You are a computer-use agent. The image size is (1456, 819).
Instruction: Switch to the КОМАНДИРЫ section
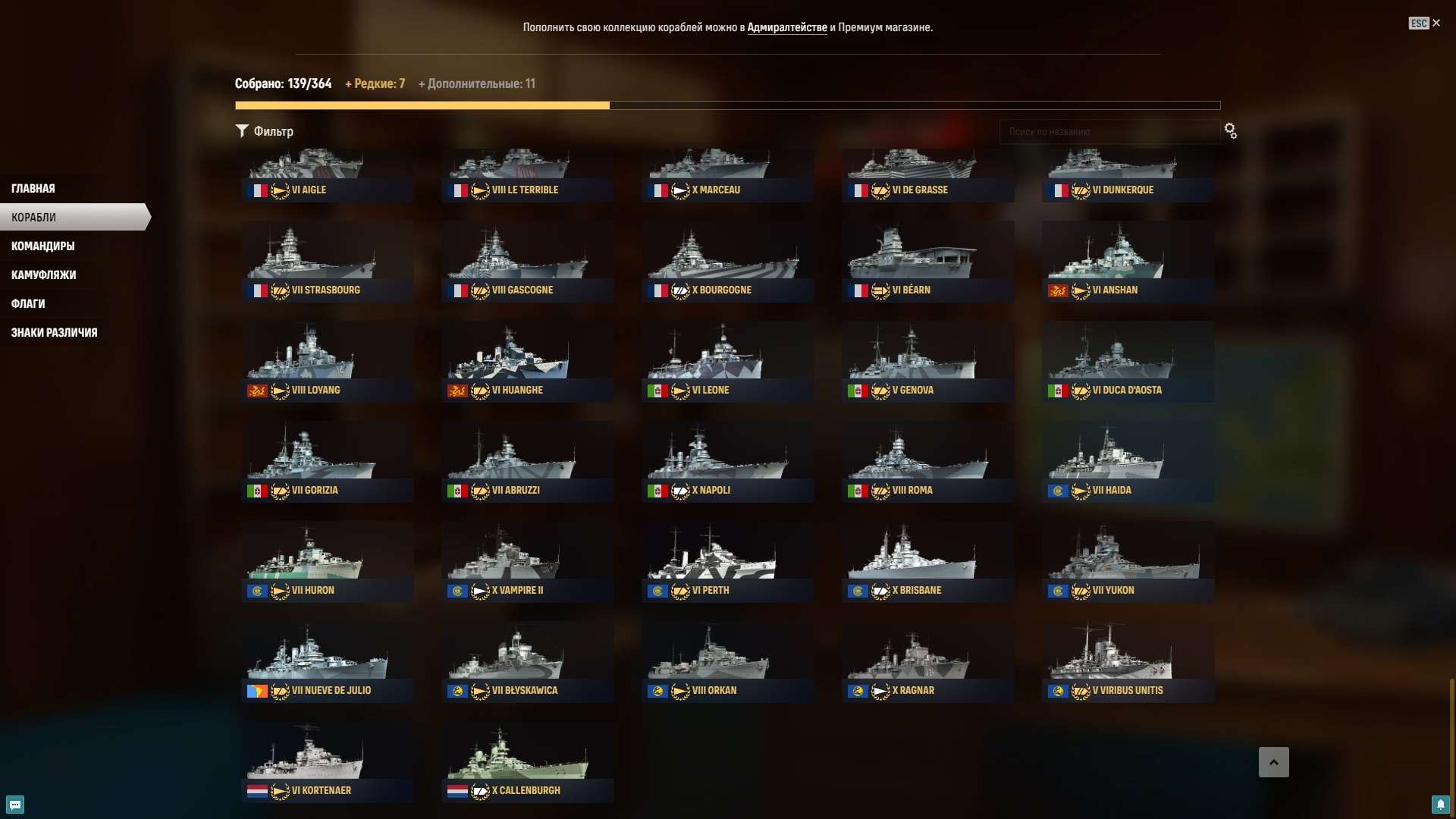pyautogui.click(x=42, y=246)
